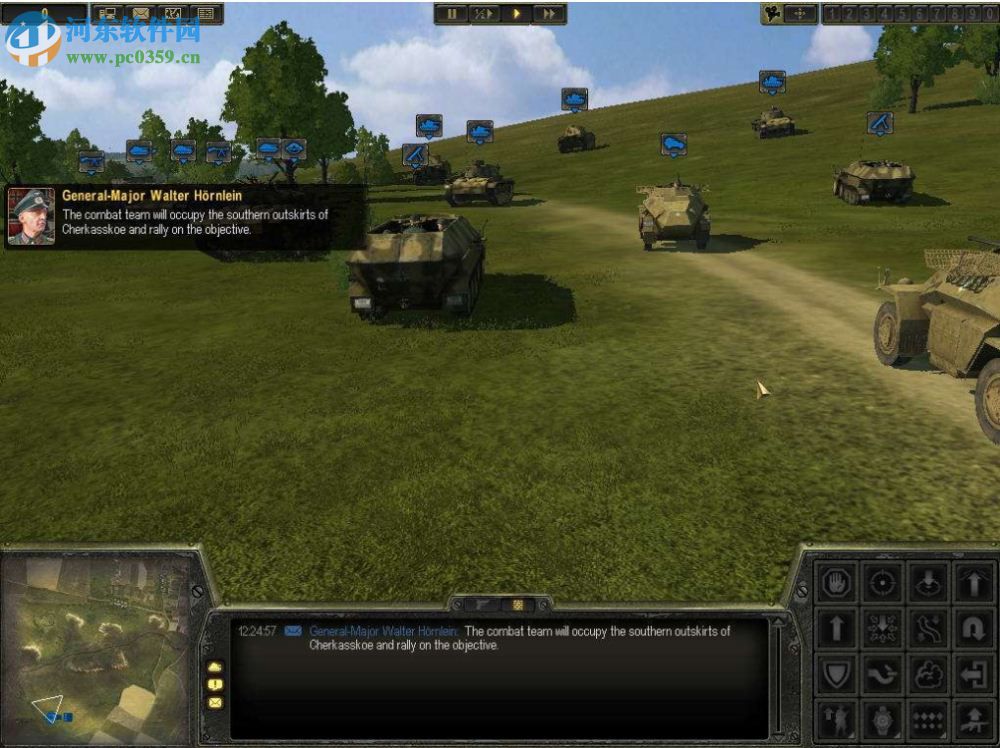Click the slow-motion speed button

(484, 14)
